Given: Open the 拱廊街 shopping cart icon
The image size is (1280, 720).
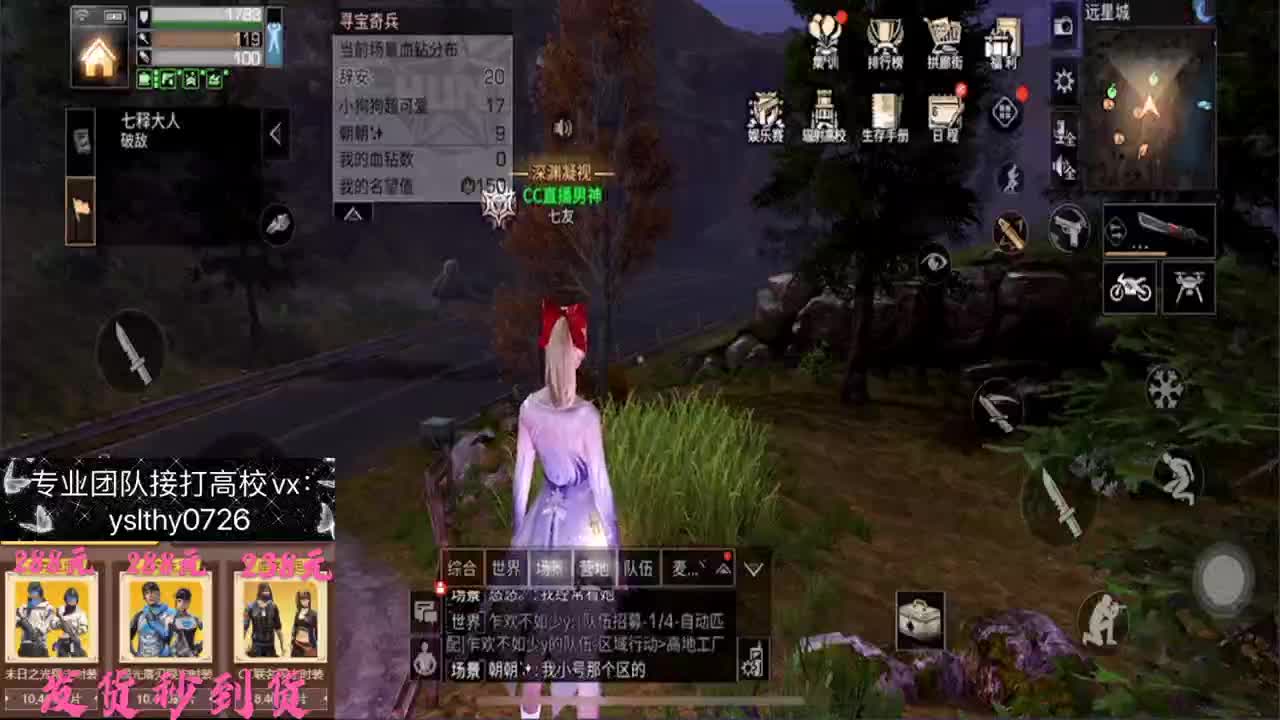Looking at the screenshot, I should tap(942, 35).
